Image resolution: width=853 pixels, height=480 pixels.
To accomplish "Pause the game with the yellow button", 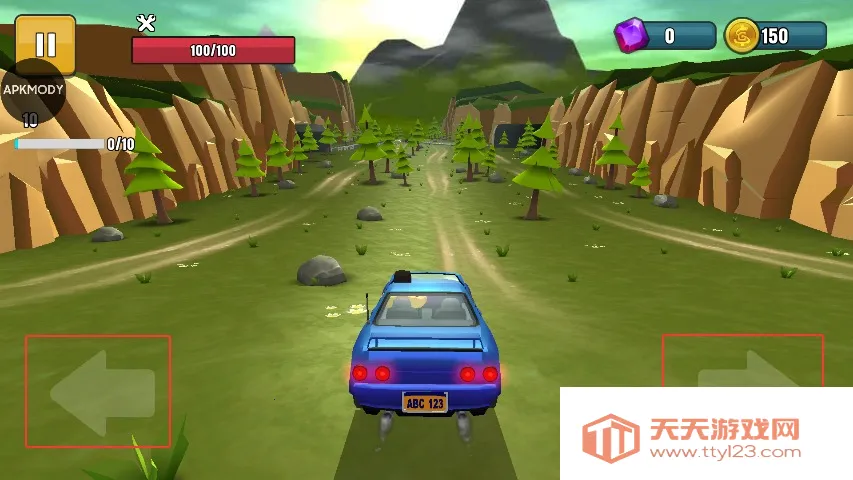I will [45, 43].
